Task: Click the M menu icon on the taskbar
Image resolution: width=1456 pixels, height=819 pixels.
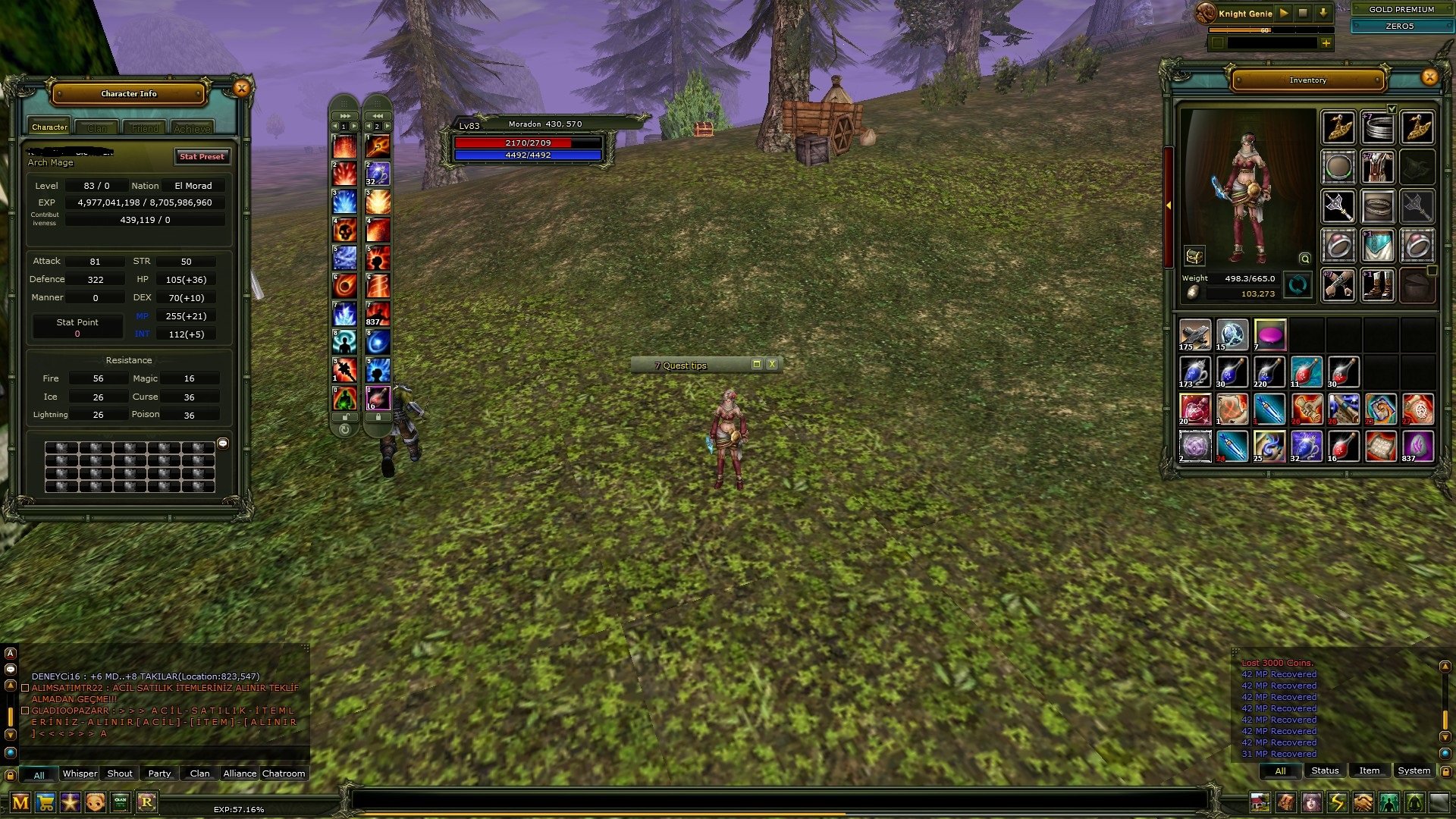Action: pos(20,800)
